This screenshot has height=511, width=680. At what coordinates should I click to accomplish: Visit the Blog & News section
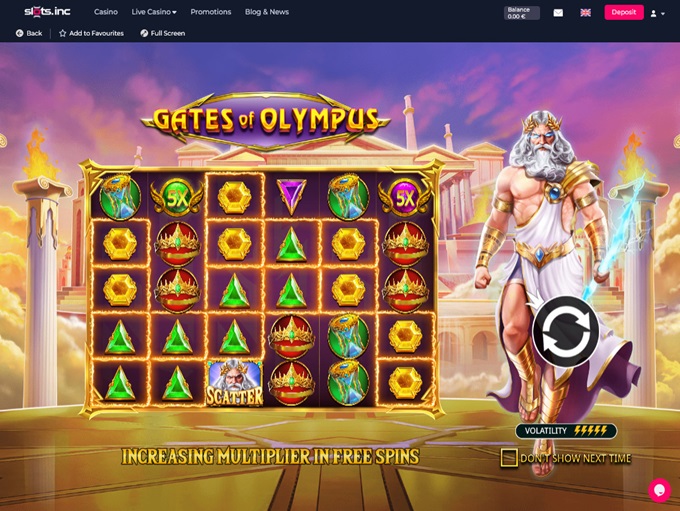(266, 12)
